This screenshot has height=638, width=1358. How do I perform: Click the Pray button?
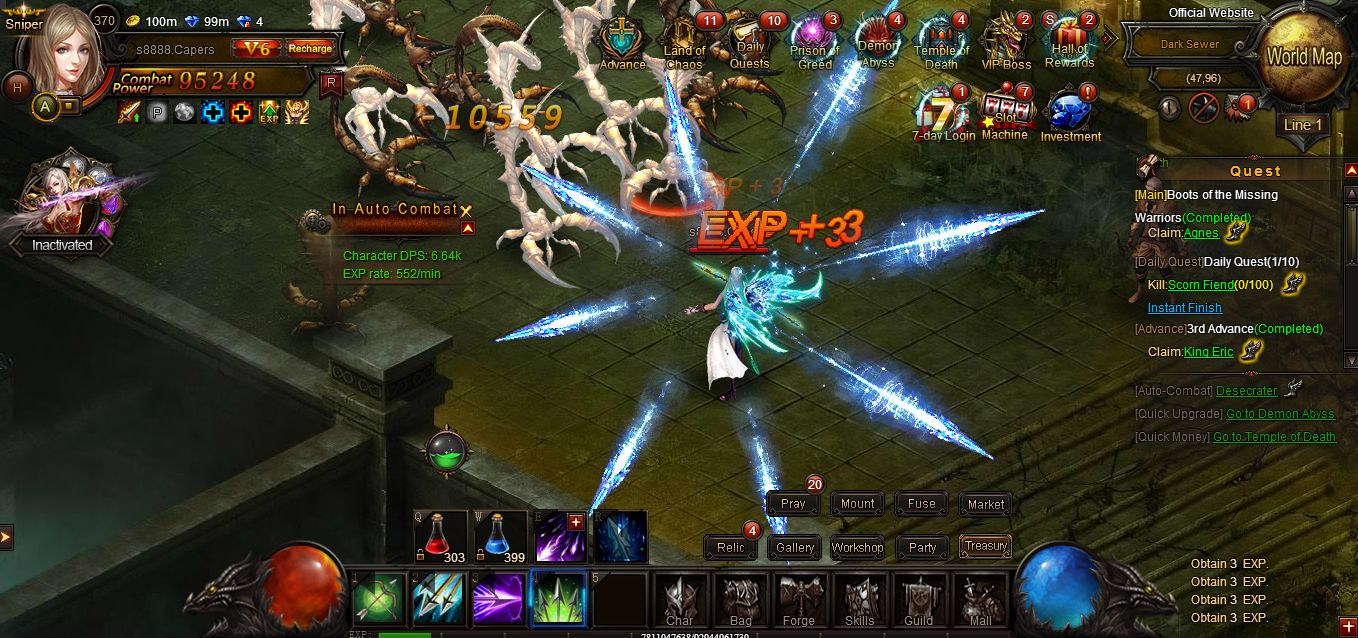point(793,504)
